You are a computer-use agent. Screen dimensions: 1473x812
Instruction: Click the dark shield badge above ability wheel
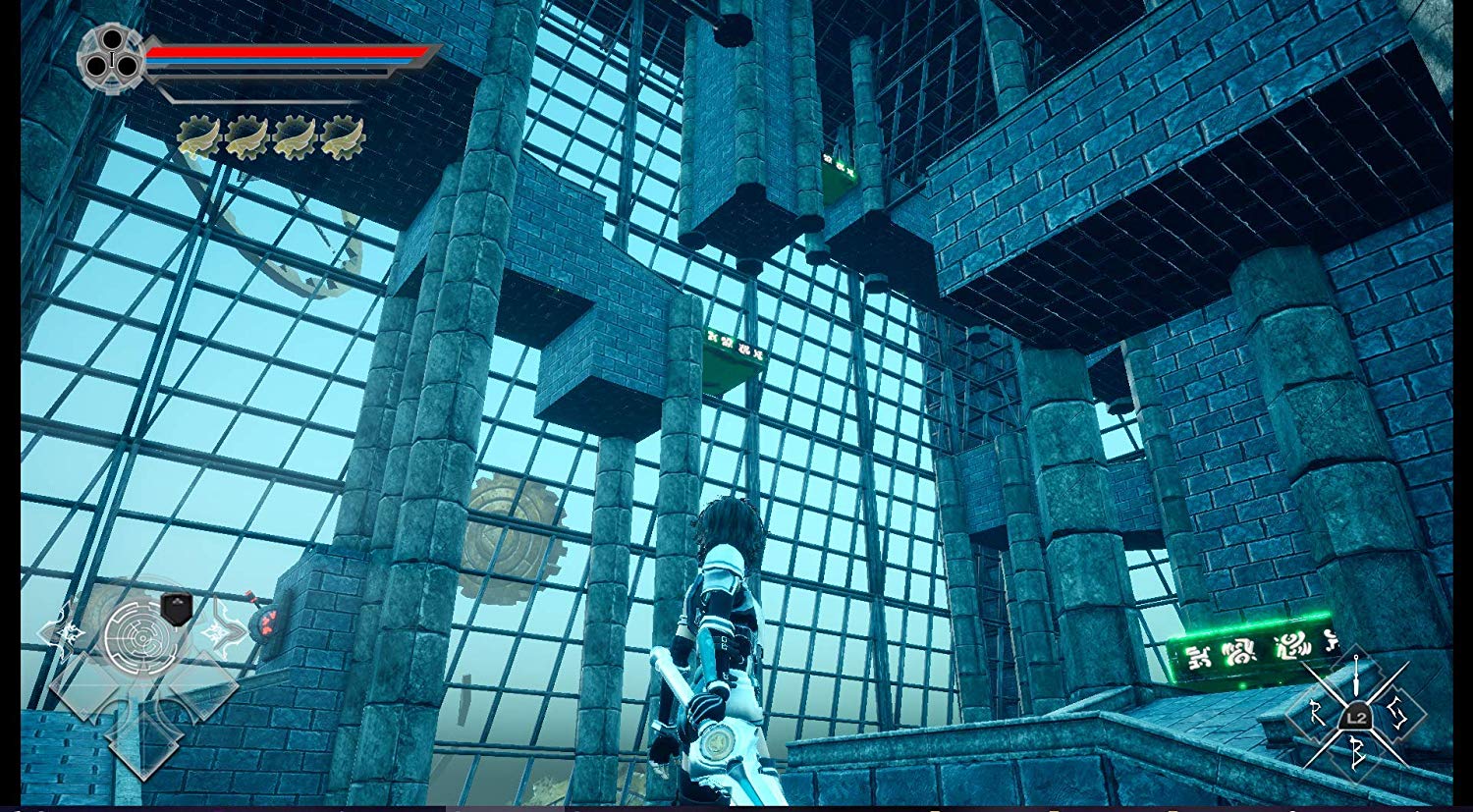176,609
